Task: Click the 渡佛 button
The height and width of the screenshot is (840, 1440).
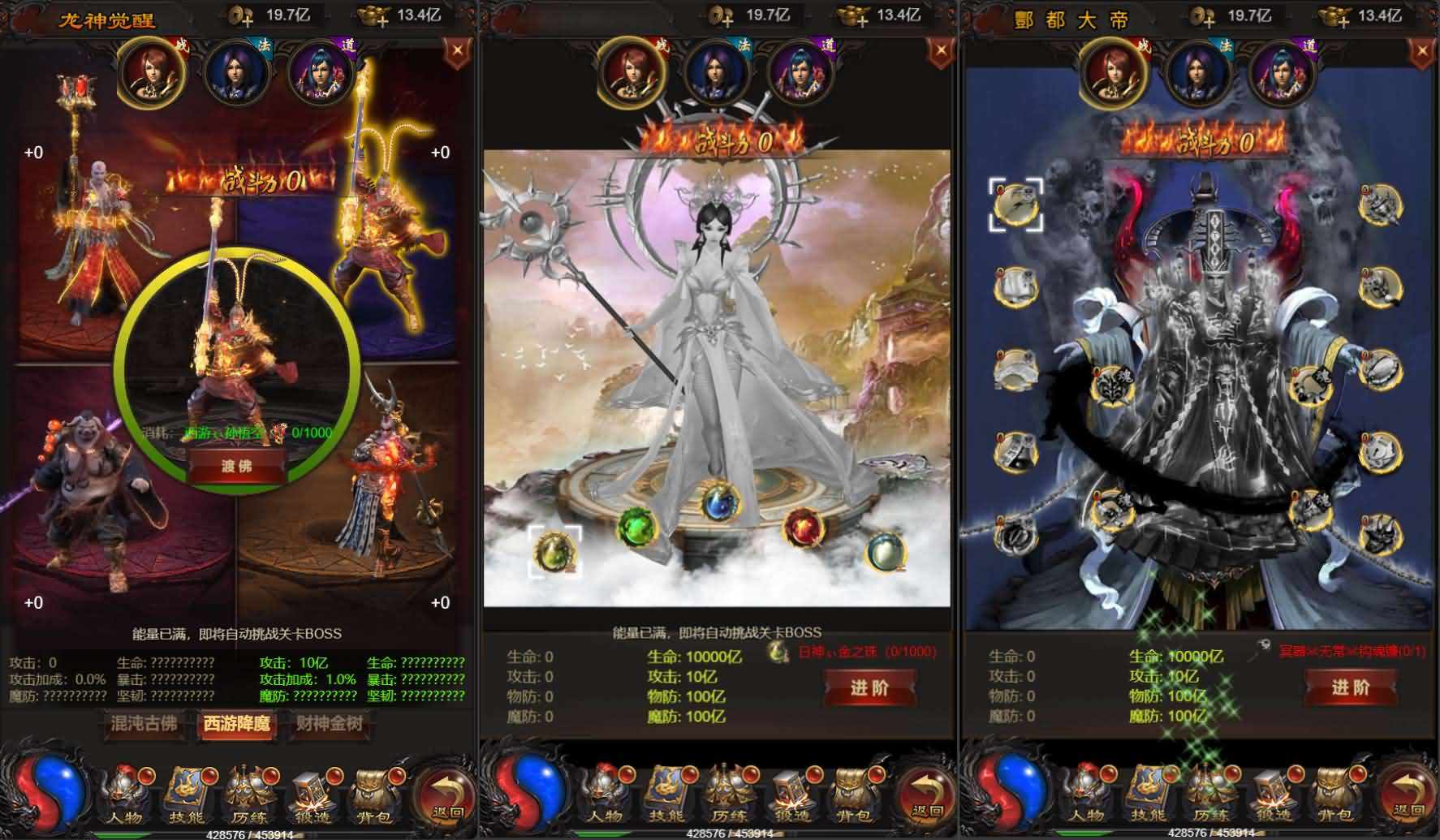Action: (236, 466)
